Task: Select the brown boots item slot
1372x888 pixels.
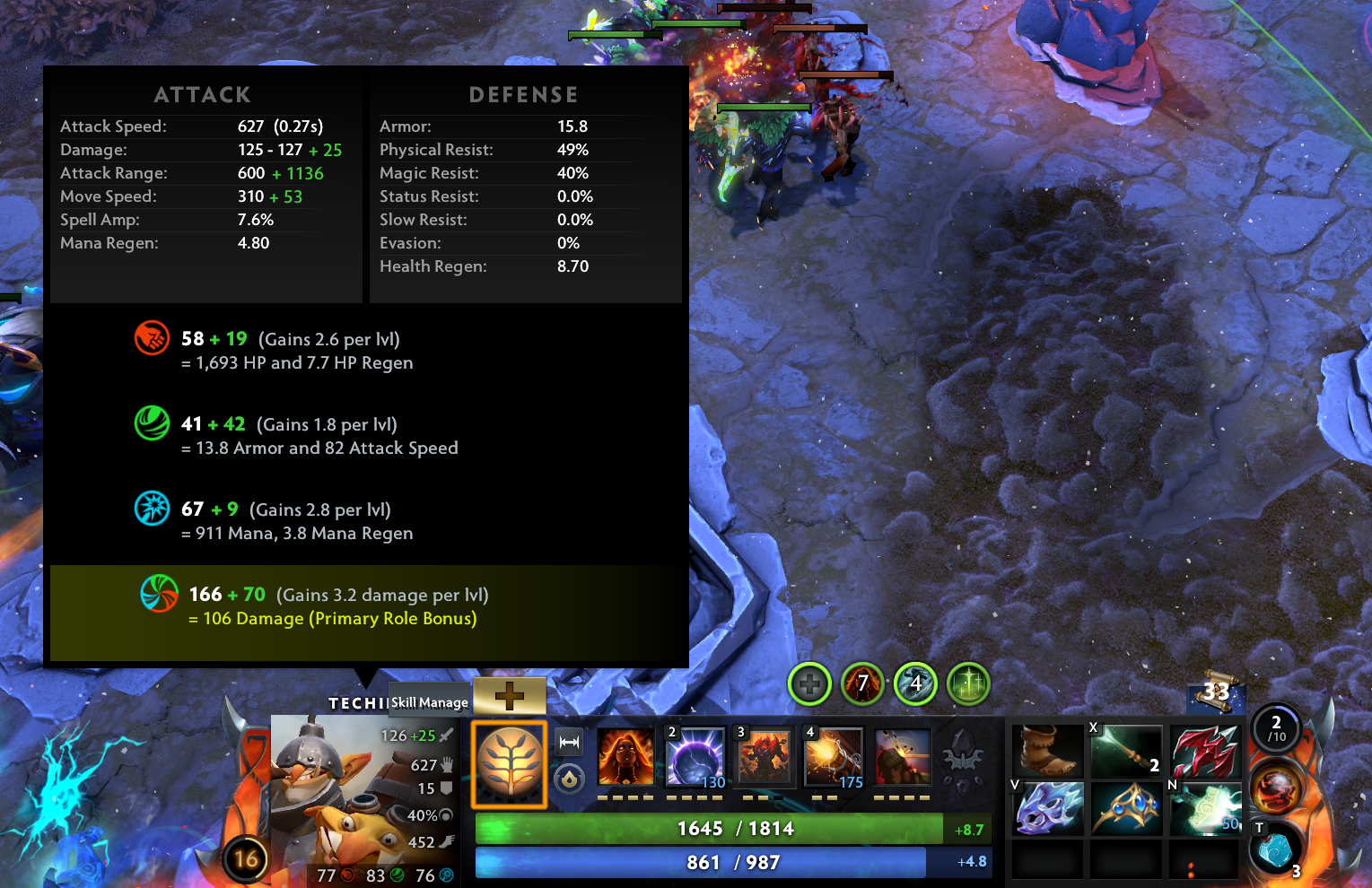Action: point(1048,752)
